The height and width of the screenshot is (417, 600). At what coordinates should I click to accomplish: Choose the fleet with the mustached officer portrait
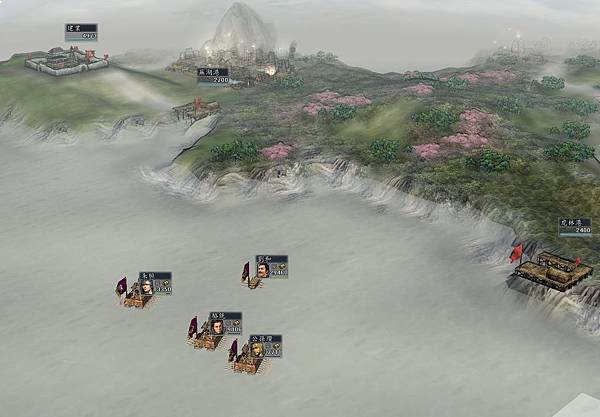[262, 269]
